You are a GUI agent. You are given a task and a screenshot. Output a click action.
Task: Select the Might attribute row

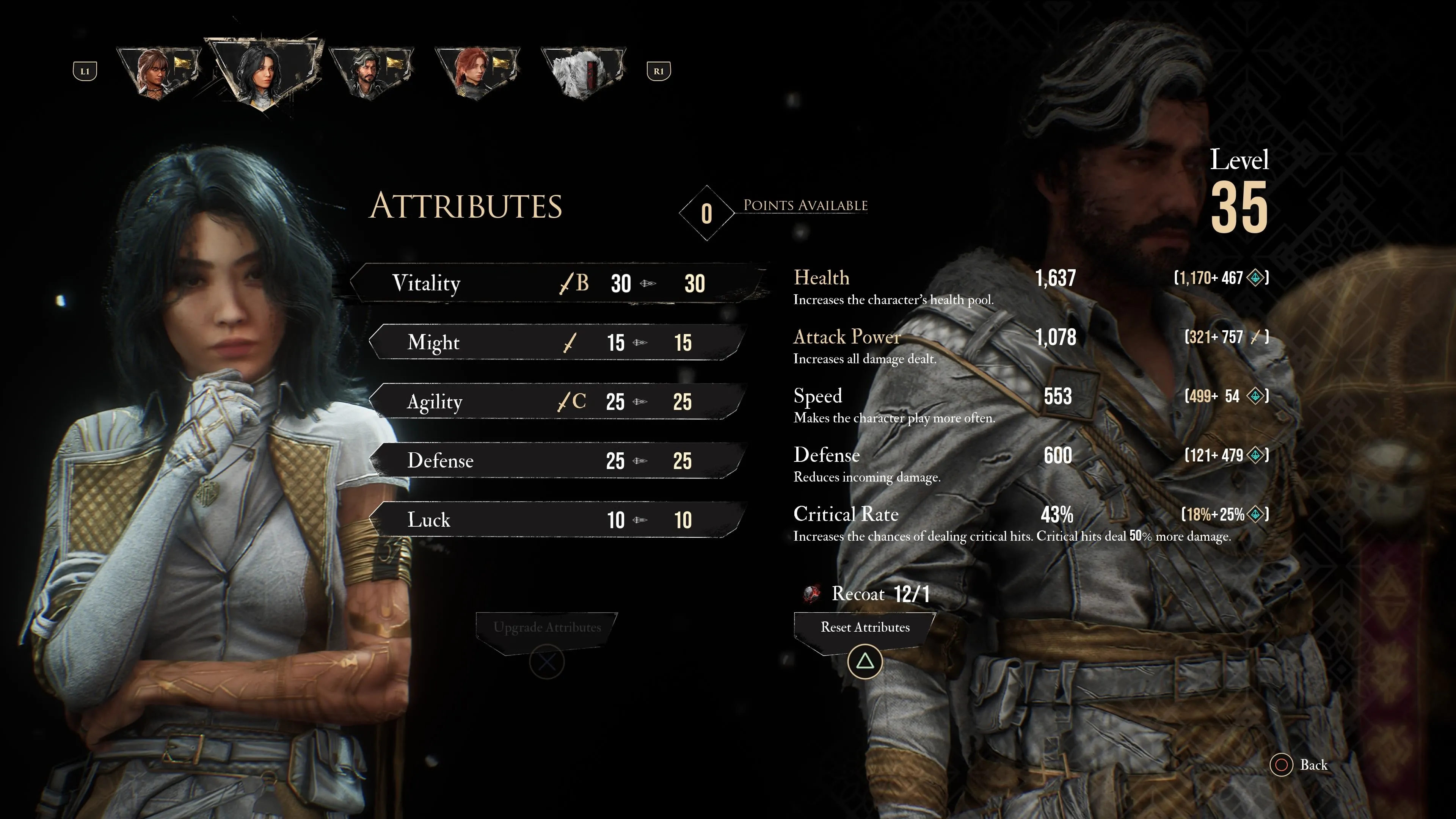pyautogui.click(x=557, y=342)
